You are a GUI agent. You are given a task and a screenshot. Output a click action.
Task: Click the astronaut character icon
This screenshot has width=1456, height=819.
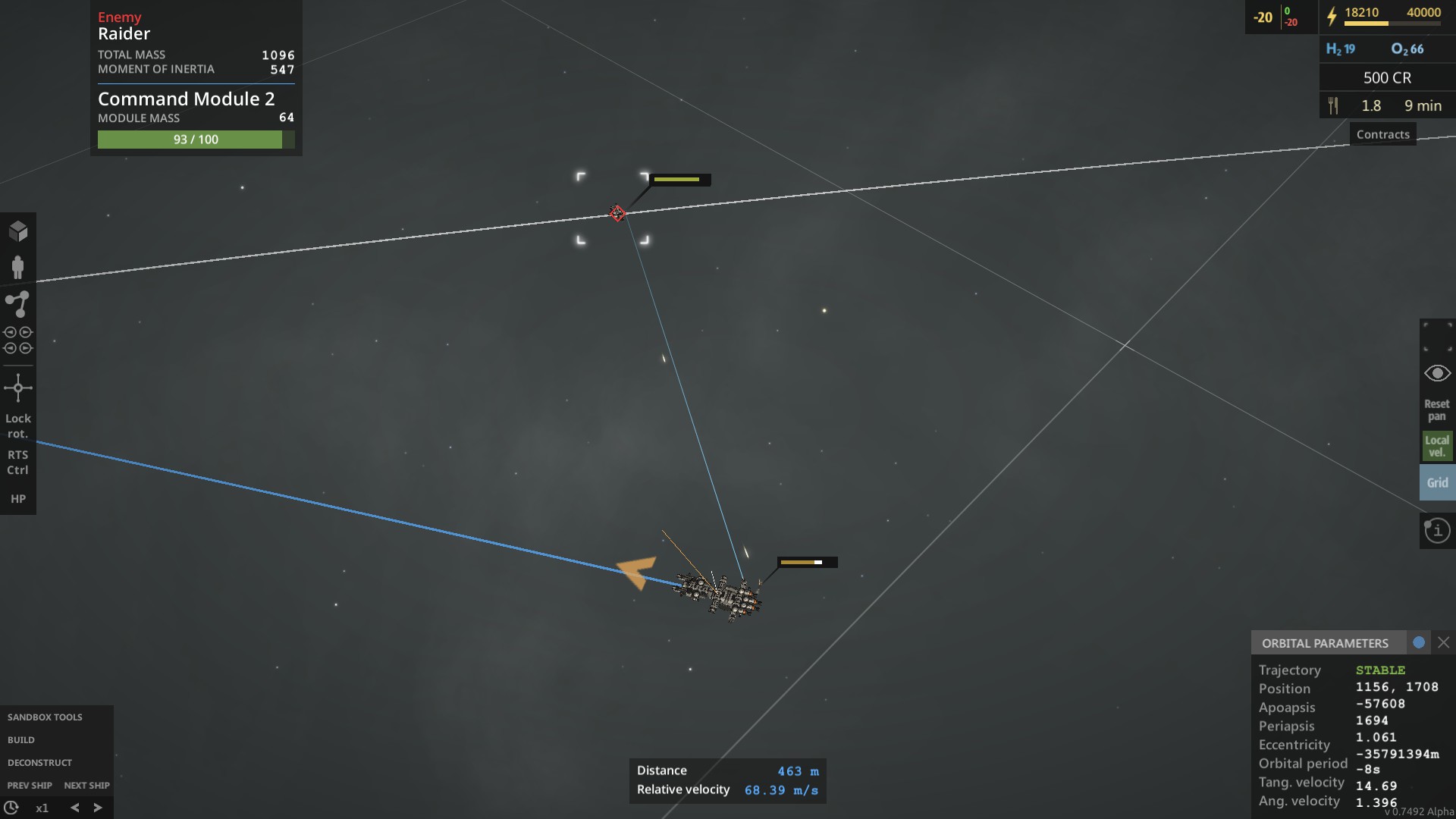pyautogui.click(x=18, y=267)
